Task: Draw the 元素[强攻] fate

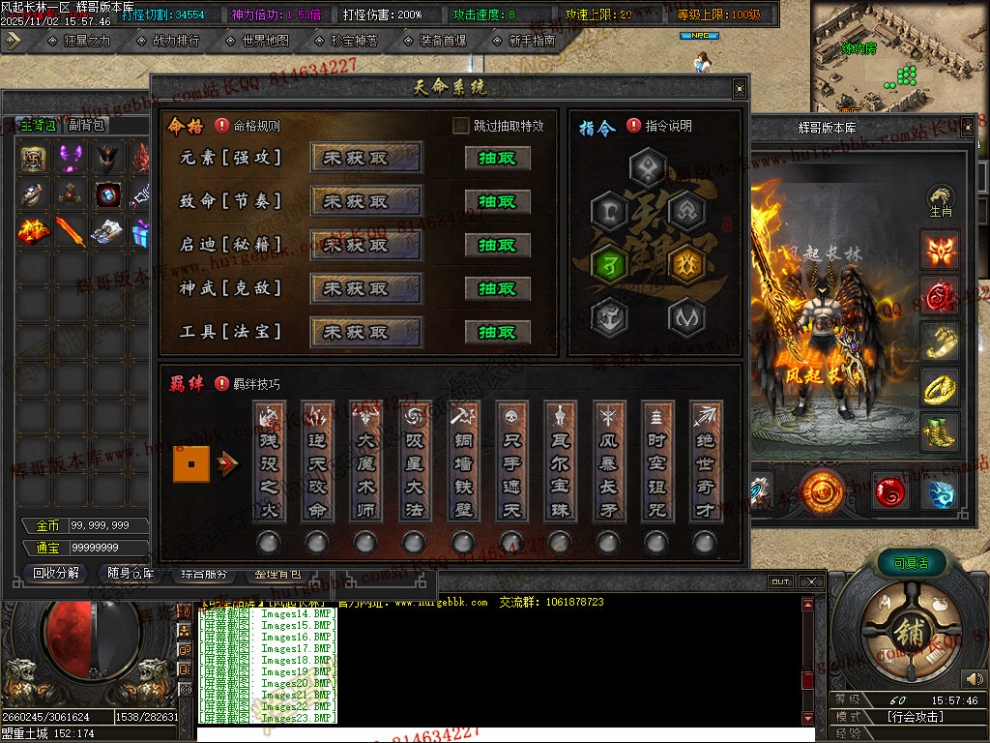Action: 497,158
